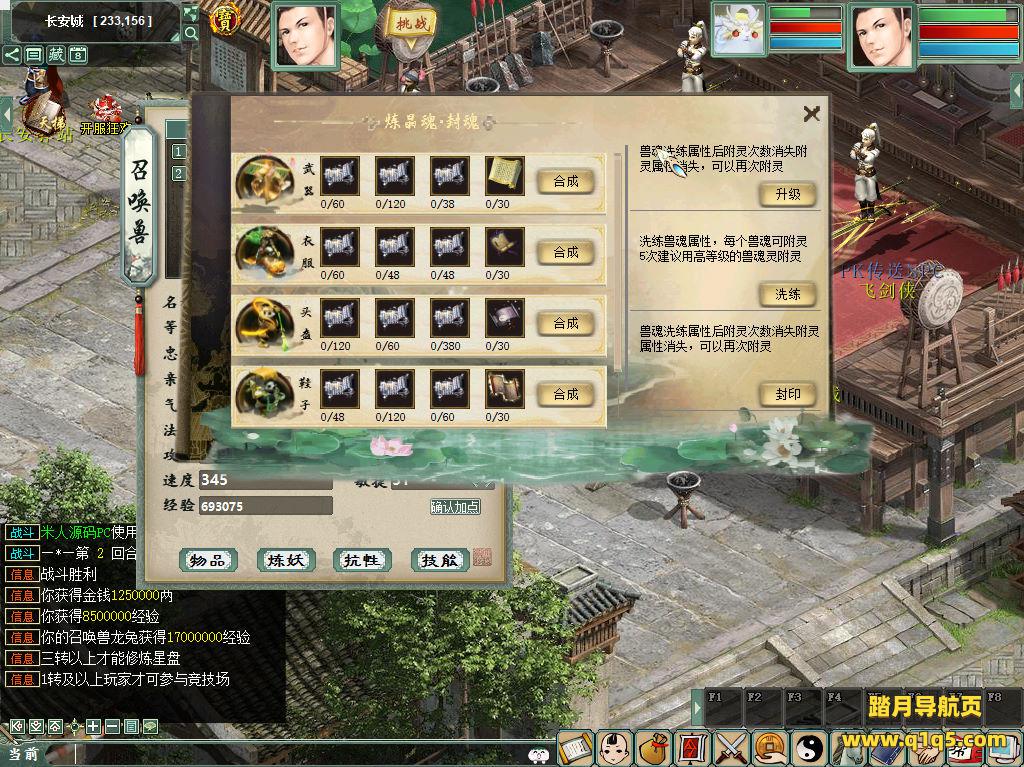Choose the 洗练 button

(x=787, y=294)
